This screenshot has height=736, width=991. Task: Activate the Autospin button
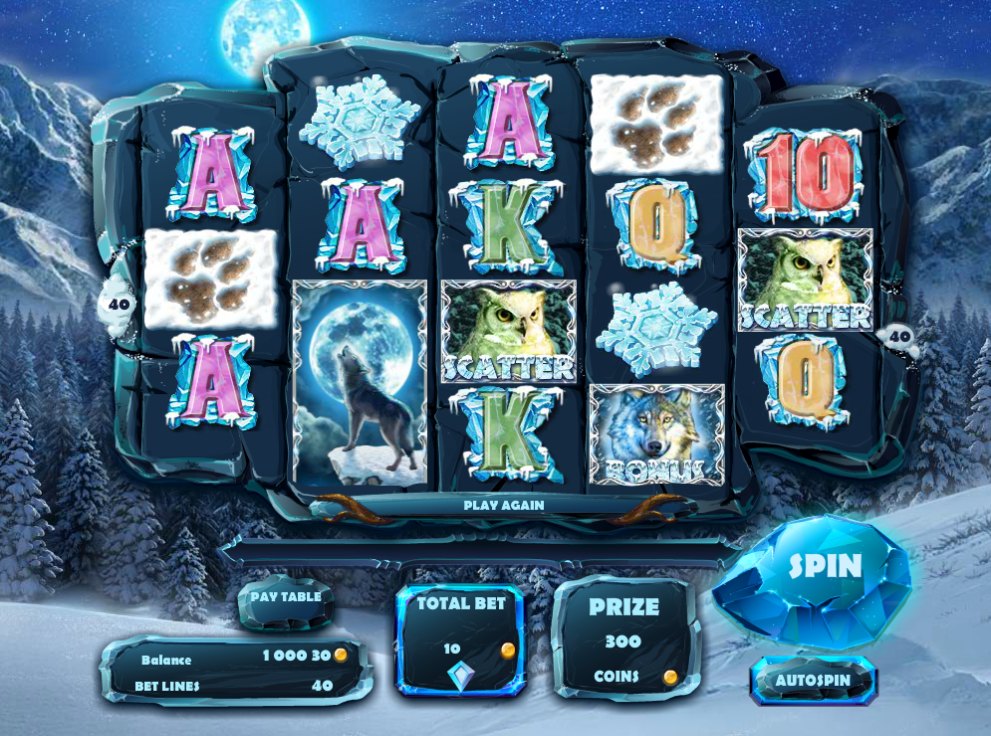[813, 681]
